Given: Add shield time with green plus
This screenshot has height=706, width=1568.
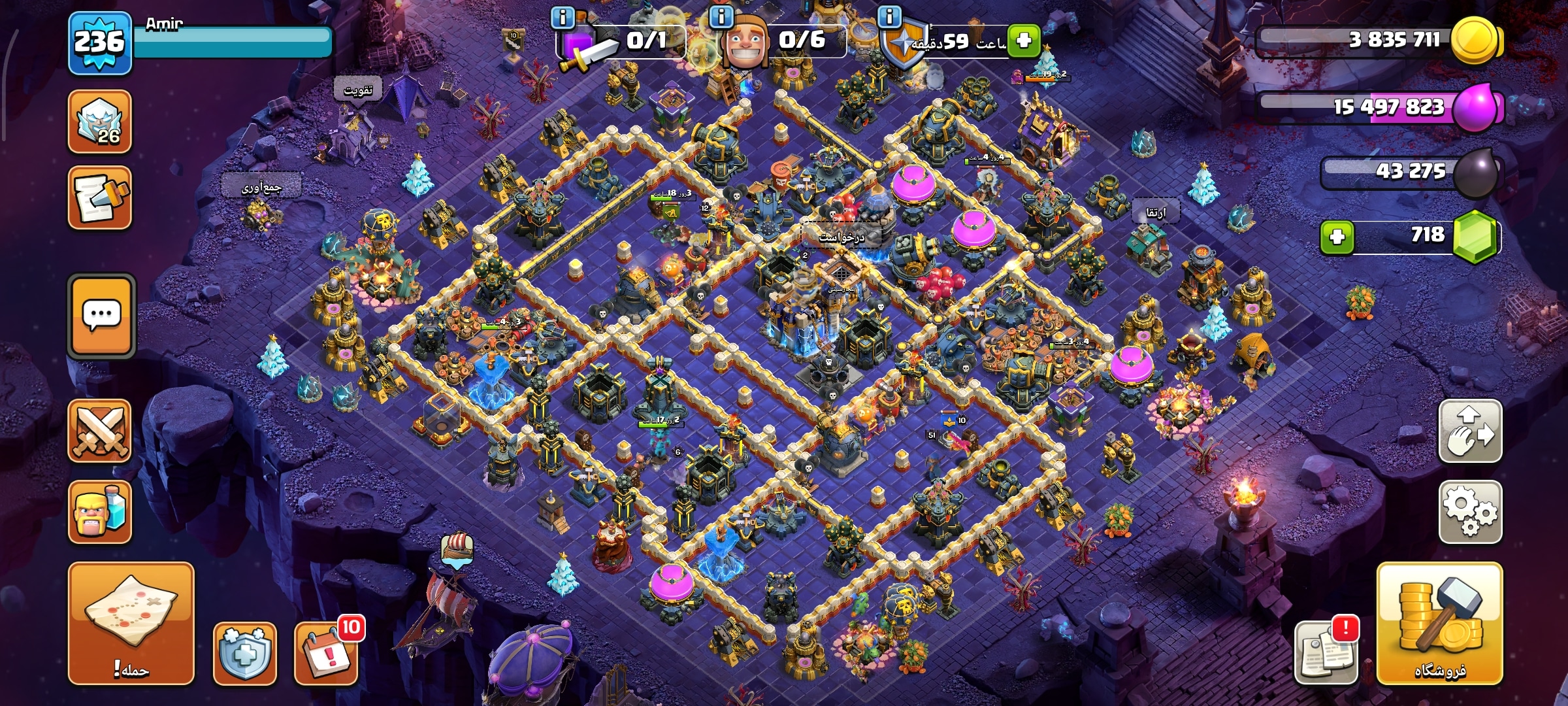Looking at the screenshot, I should coord(1023,41).
